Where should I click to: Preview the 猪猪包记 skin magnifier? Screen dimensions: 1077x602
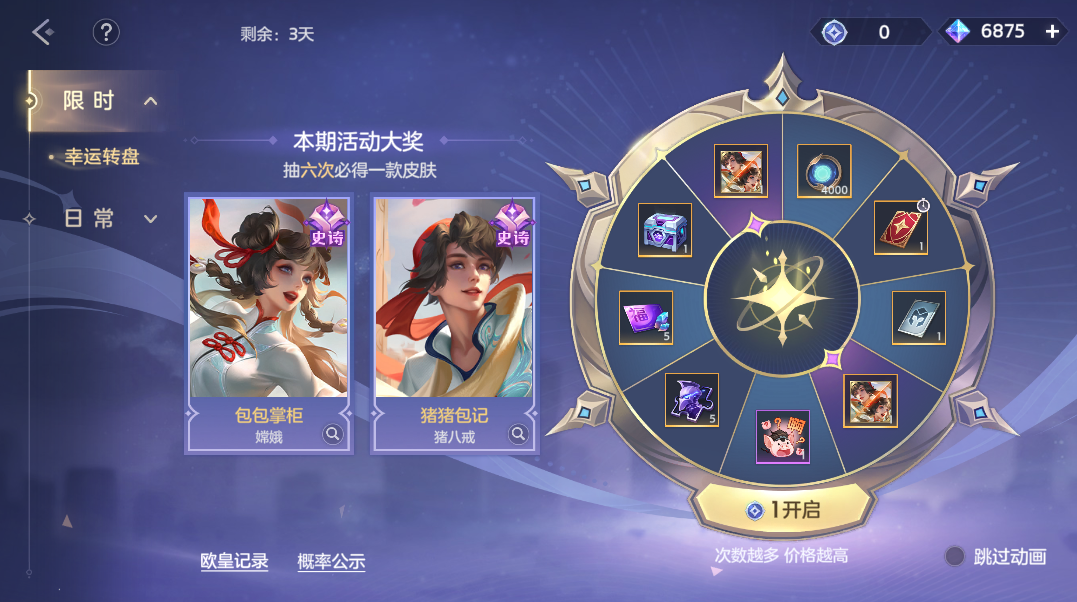click(x=518, y=434)
